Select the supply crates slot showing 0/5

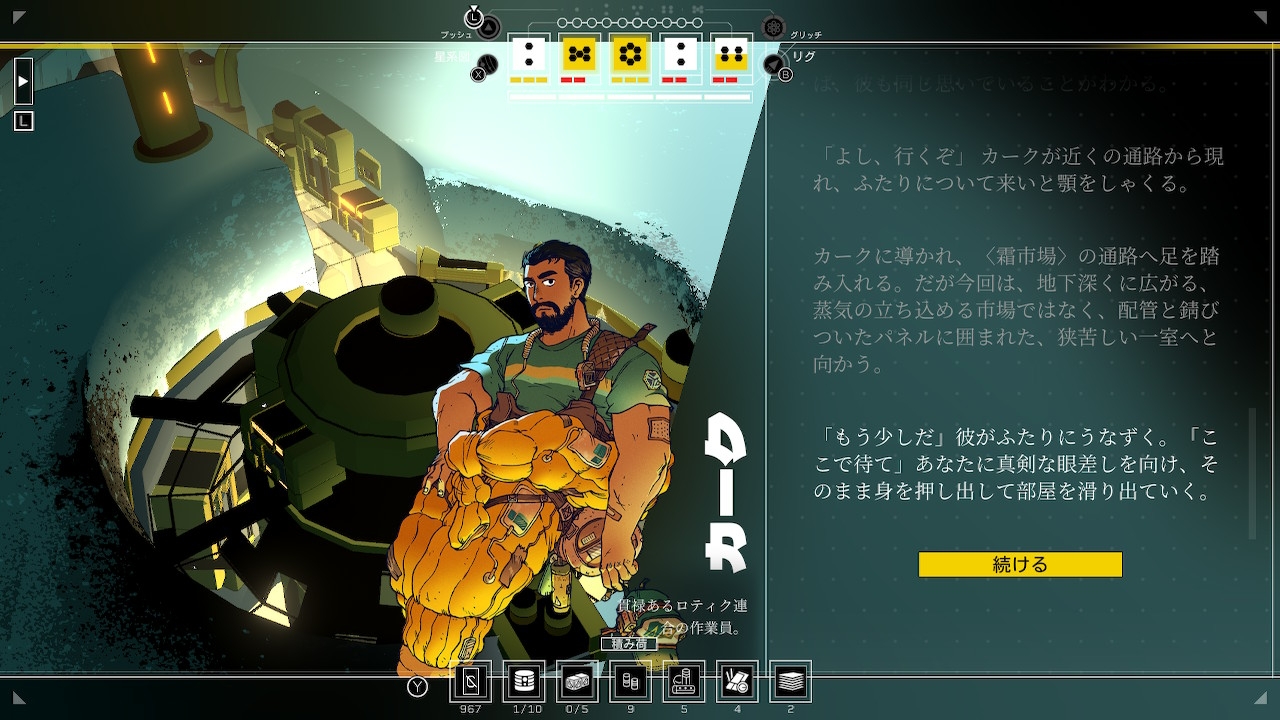(577, 682)
